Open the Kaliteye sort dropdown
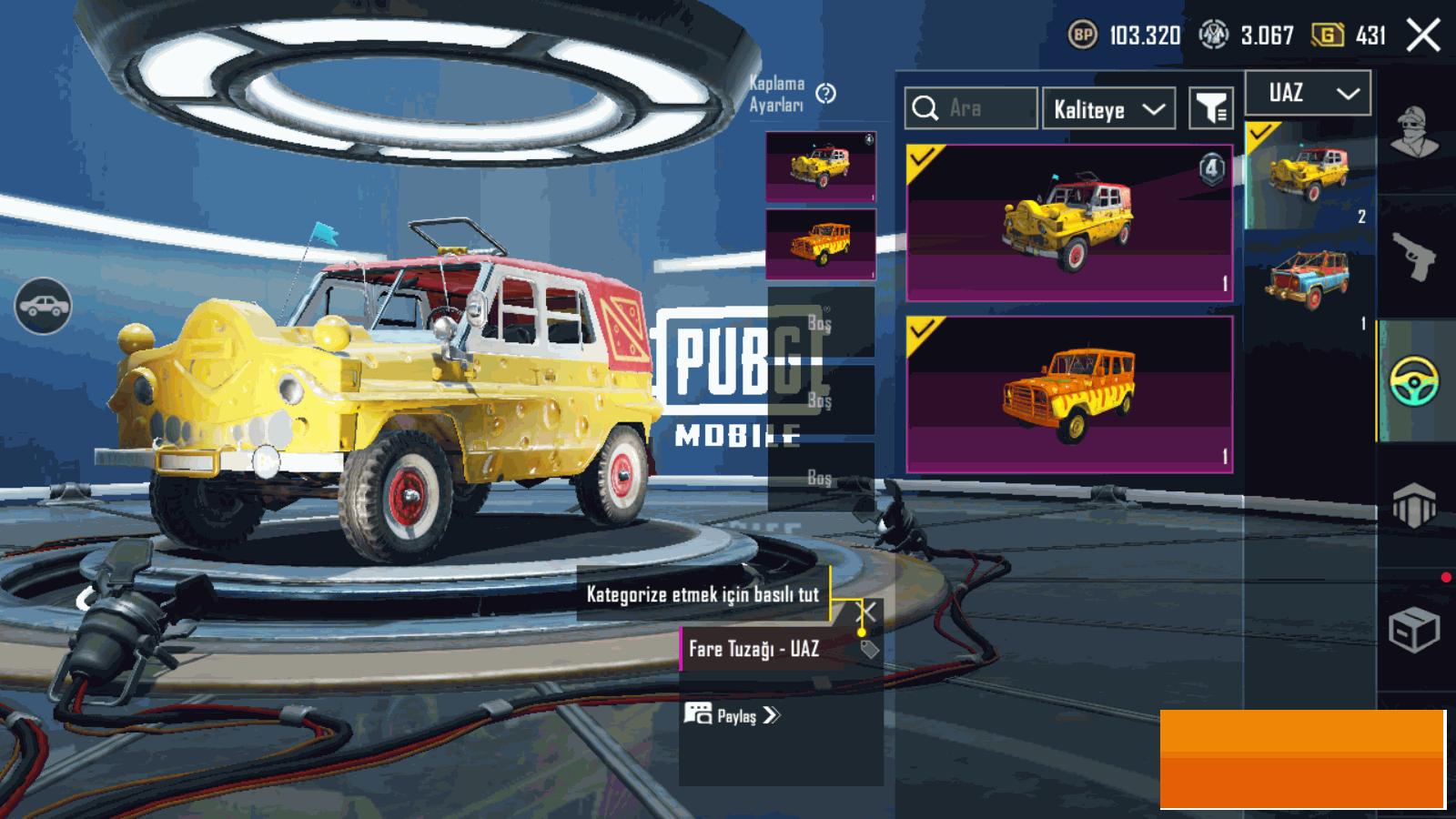Image resolution: width=1456 pixels, height=819 pixels. point(1108,109)
